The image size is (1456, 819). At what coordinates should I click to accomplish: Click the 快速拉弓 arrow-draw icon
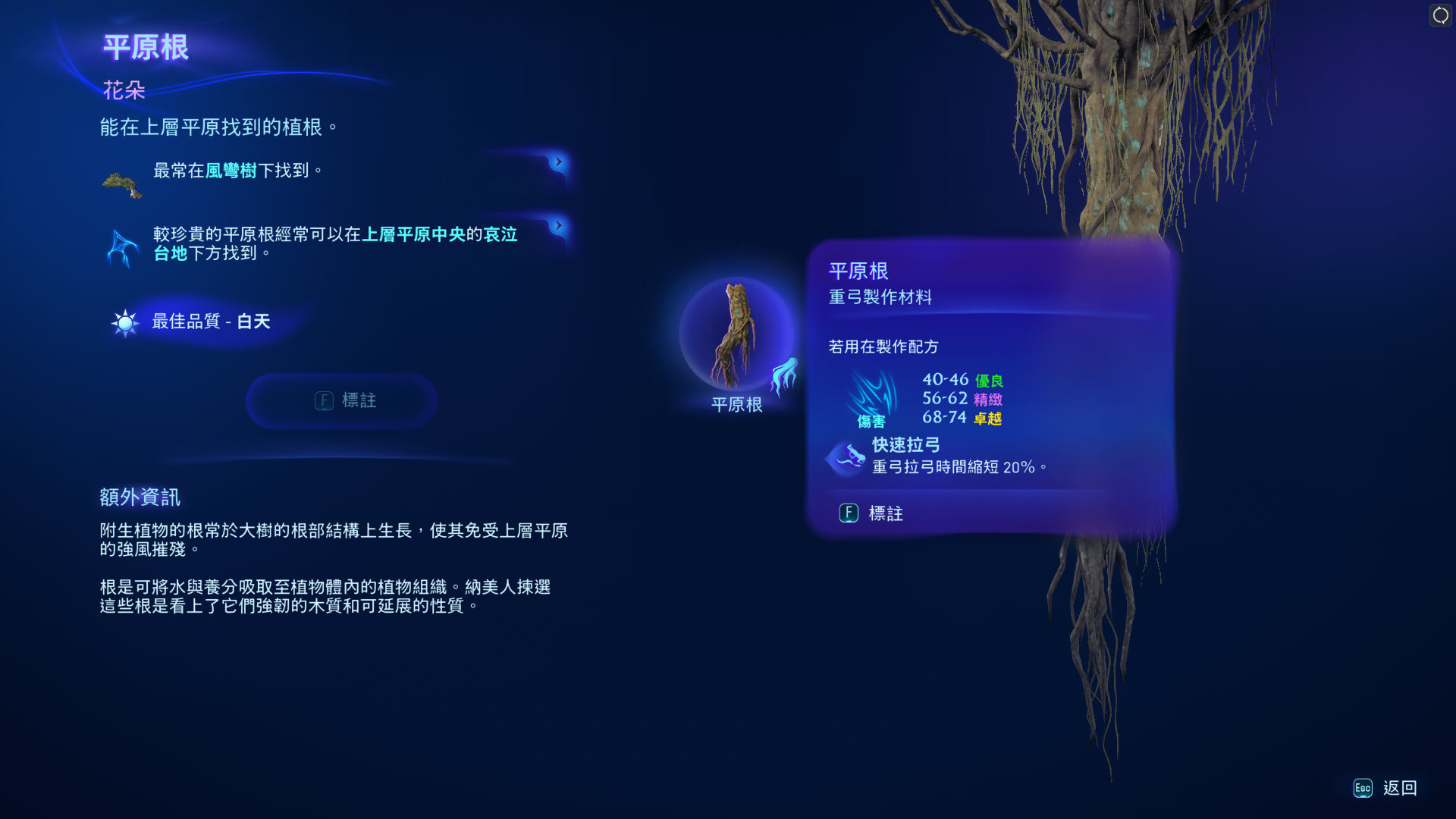tap(846, 457)
